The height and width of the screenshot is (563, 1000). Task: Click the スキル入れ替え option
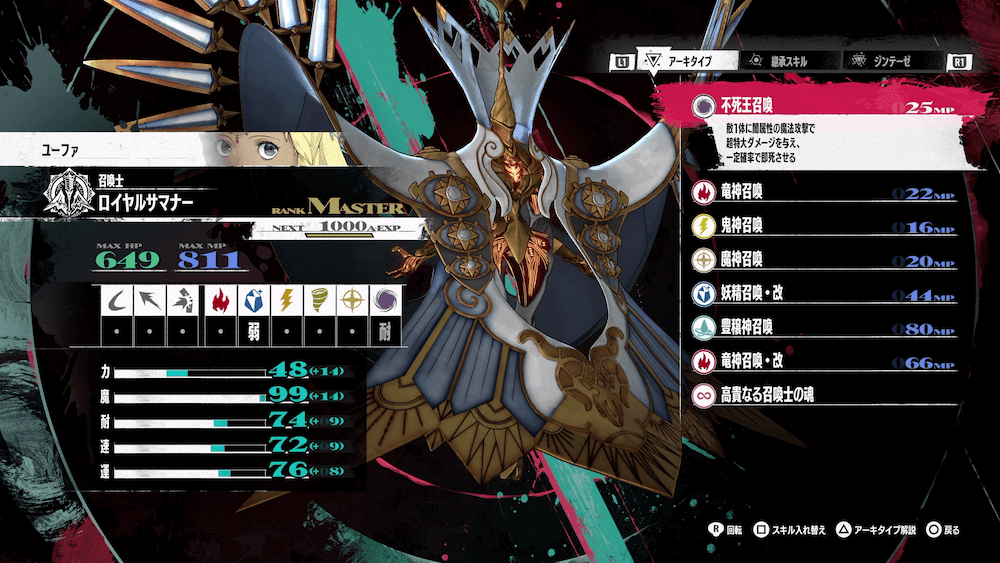[x=790, y=528]
